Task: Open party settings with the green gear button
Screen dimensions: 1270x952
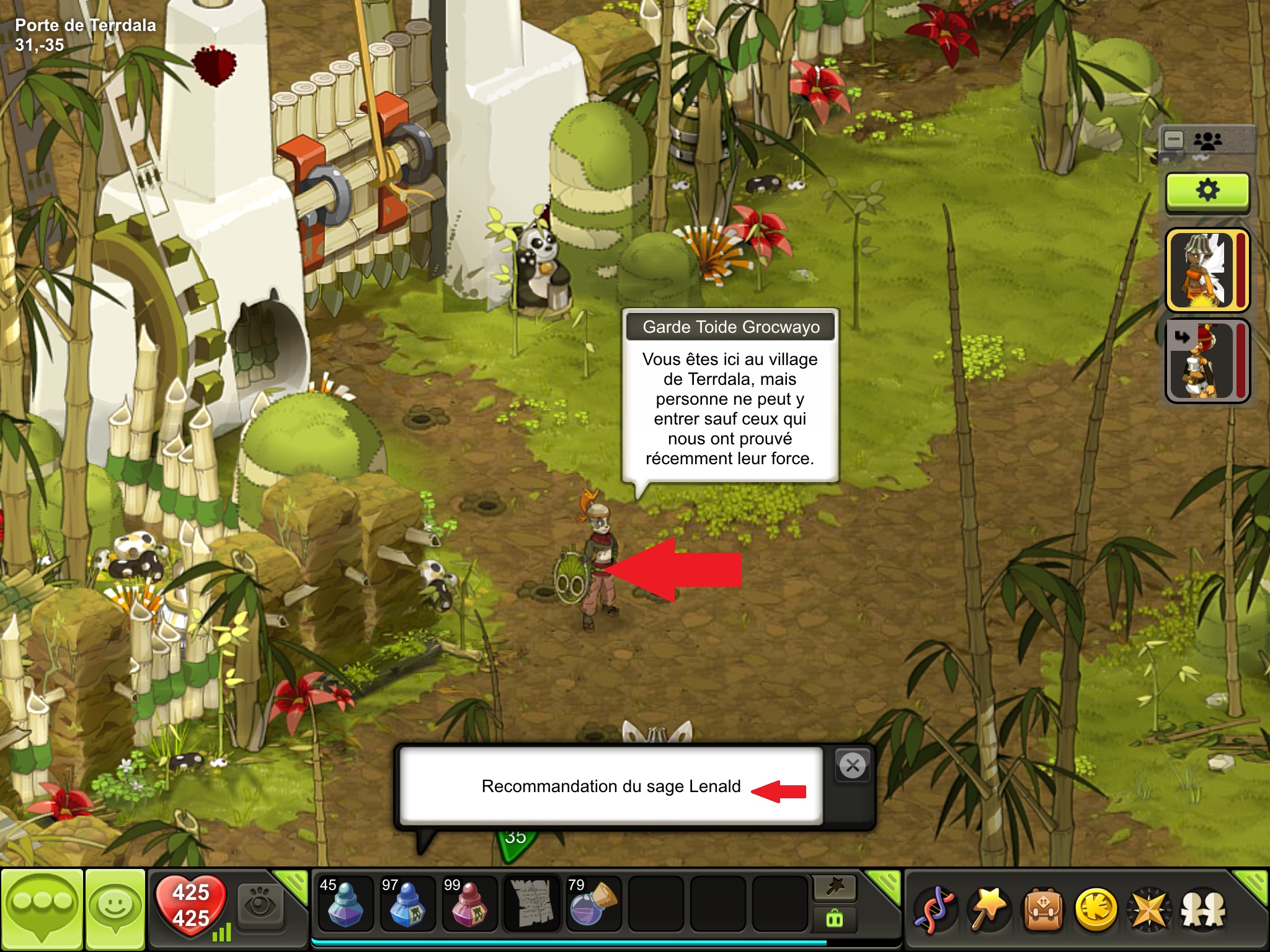Action: pyautogui.click(x=1207, y=191)
